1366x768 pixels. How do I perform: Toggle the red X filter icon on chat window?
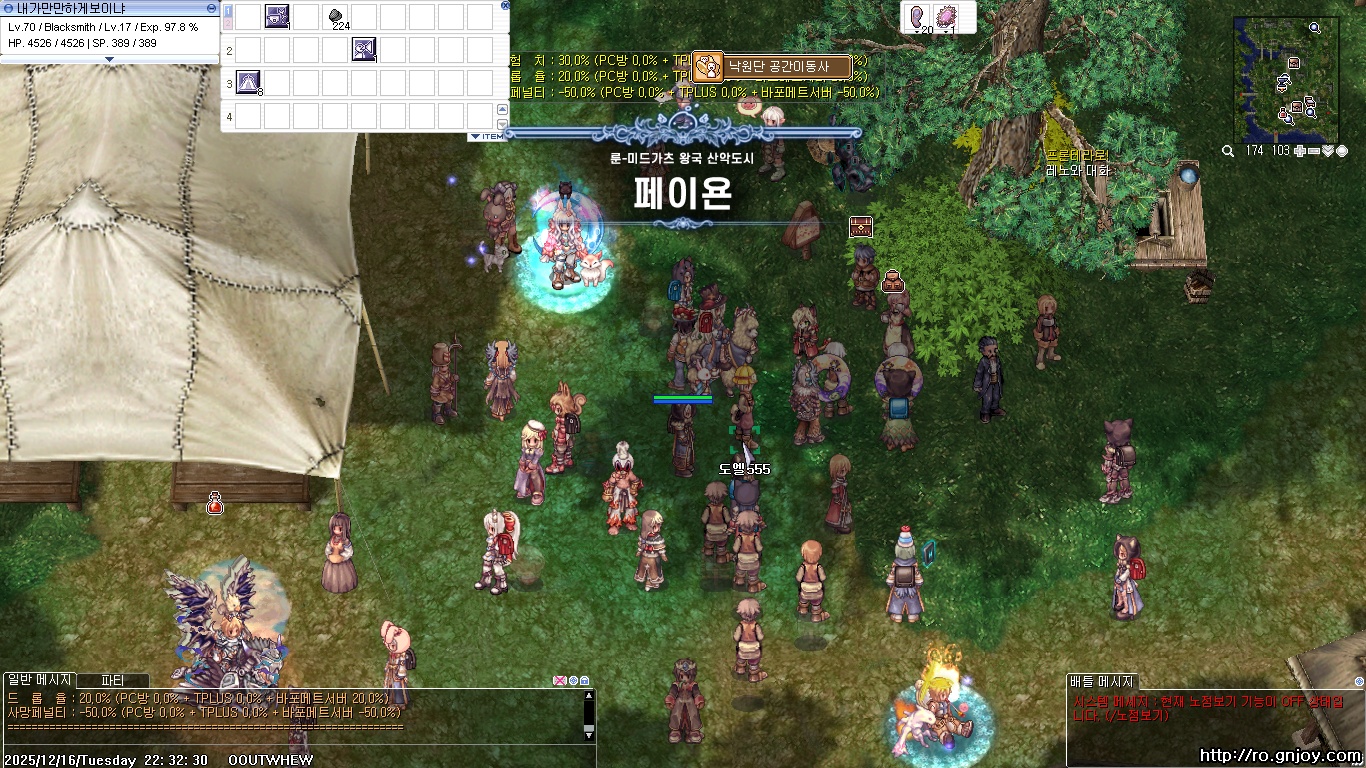(x=560, y=681)
